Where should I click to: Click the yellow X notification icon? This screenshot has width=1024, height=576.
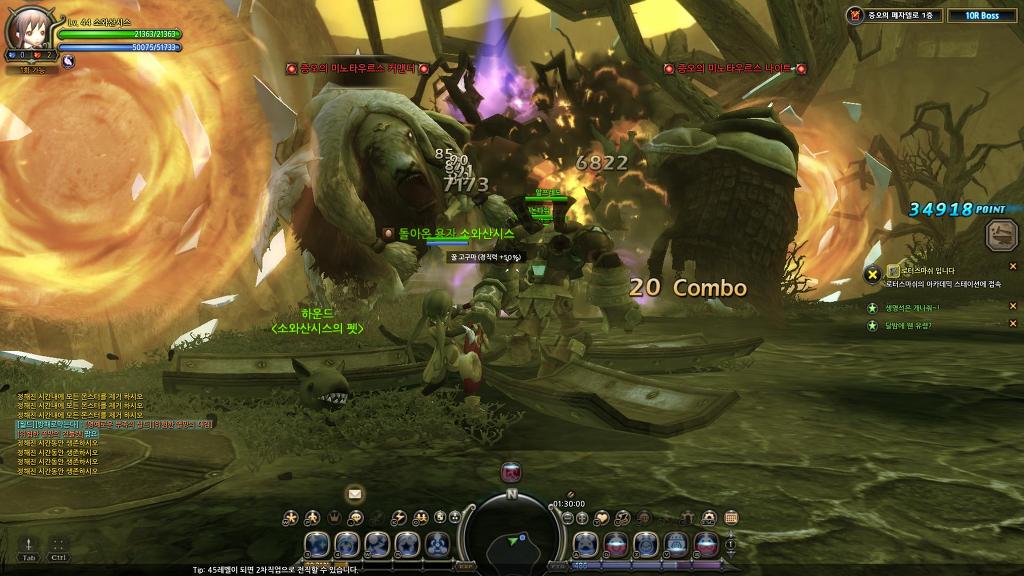coord(872,274)
